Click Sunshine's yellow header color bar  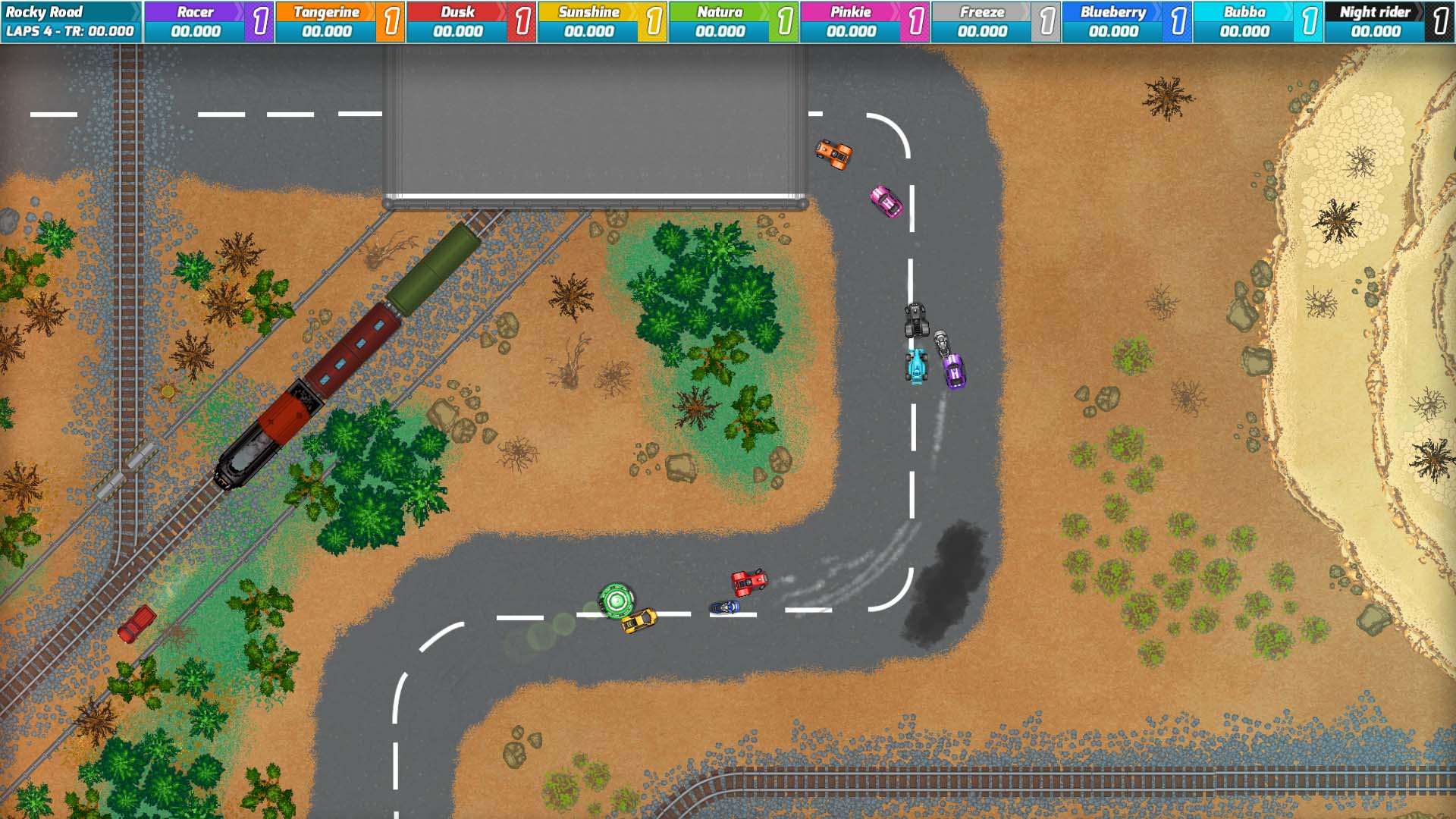(588, 11)
